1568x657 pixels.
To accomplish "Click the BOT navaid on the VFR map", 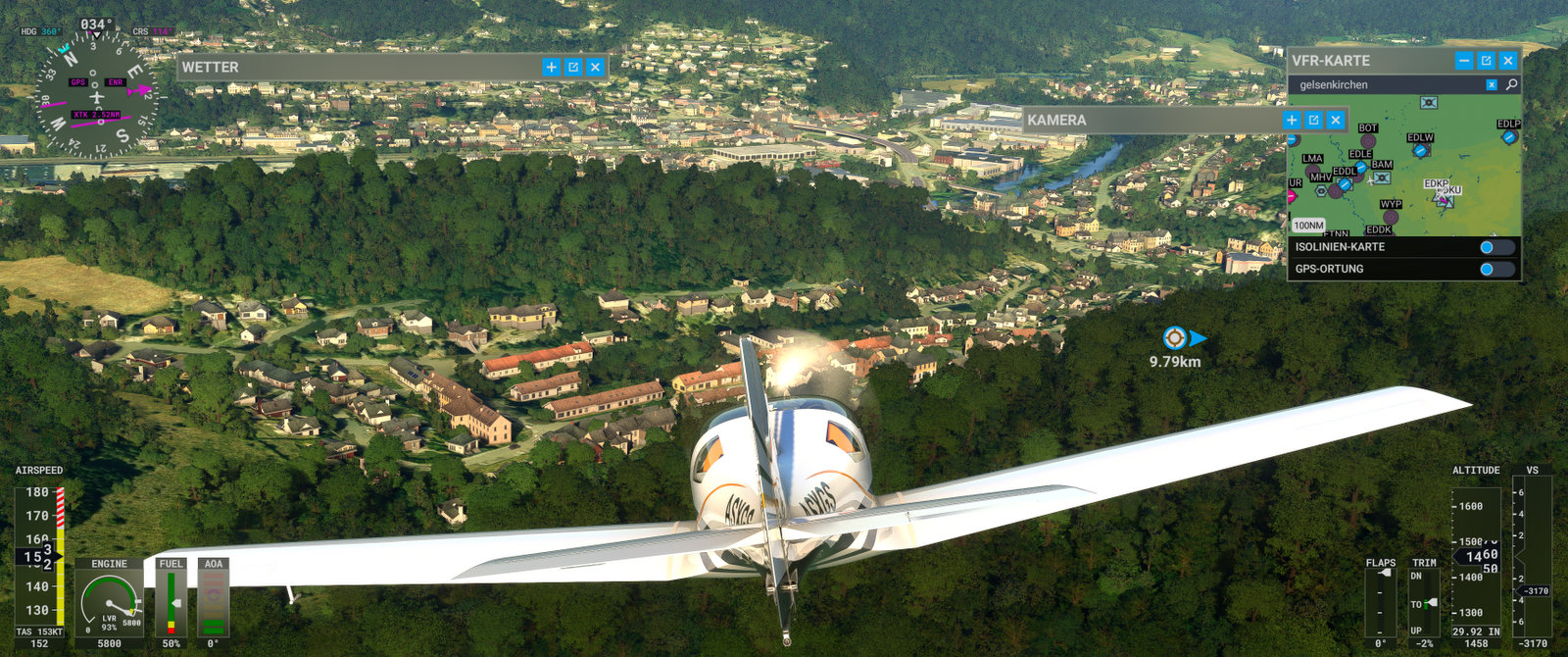I will coord(1368,140).
